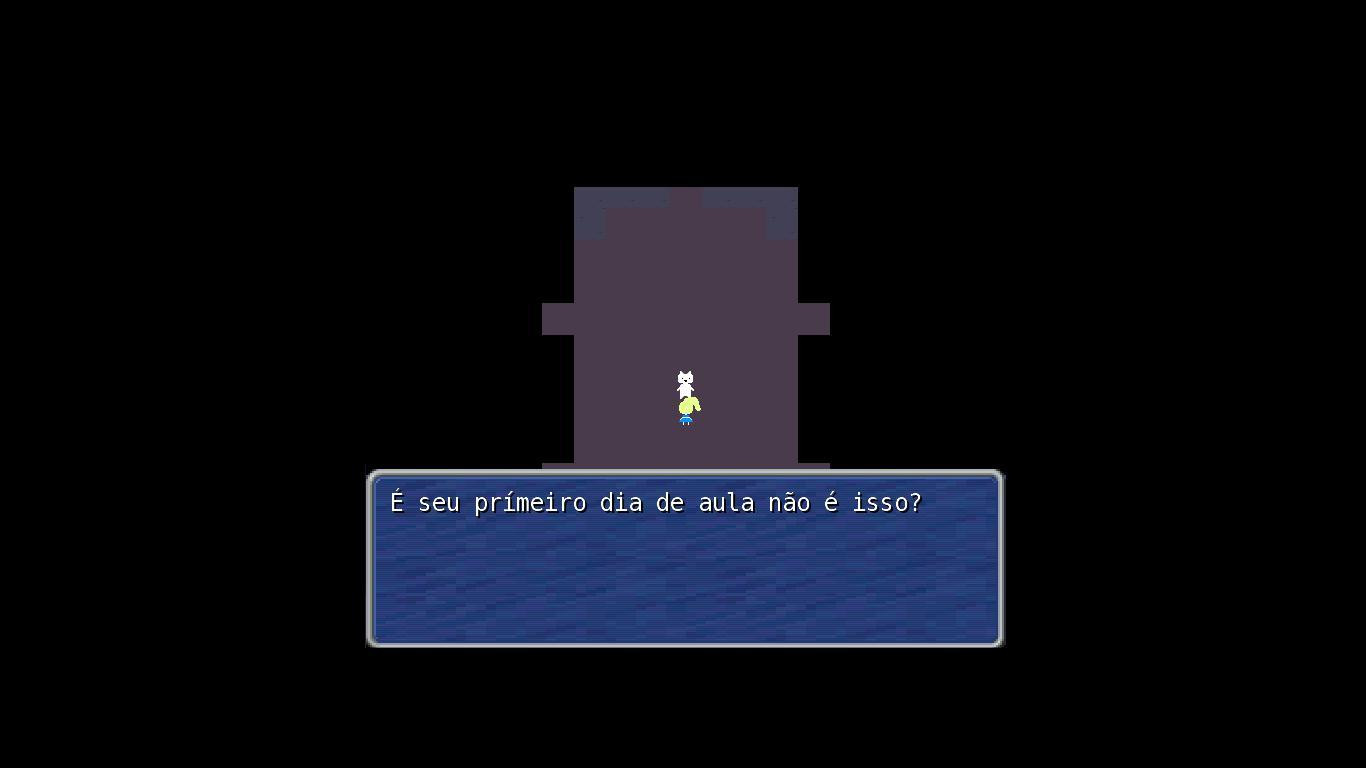Click the question mark ending the dialogue

[x=919, y=503]
